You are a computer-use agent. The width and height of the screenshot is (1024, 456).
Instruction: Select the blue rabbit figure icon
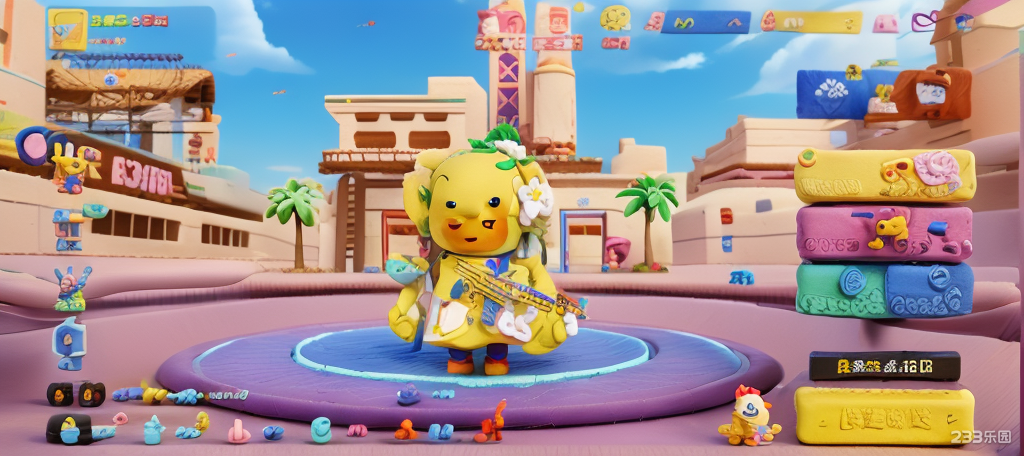[72, 288]
